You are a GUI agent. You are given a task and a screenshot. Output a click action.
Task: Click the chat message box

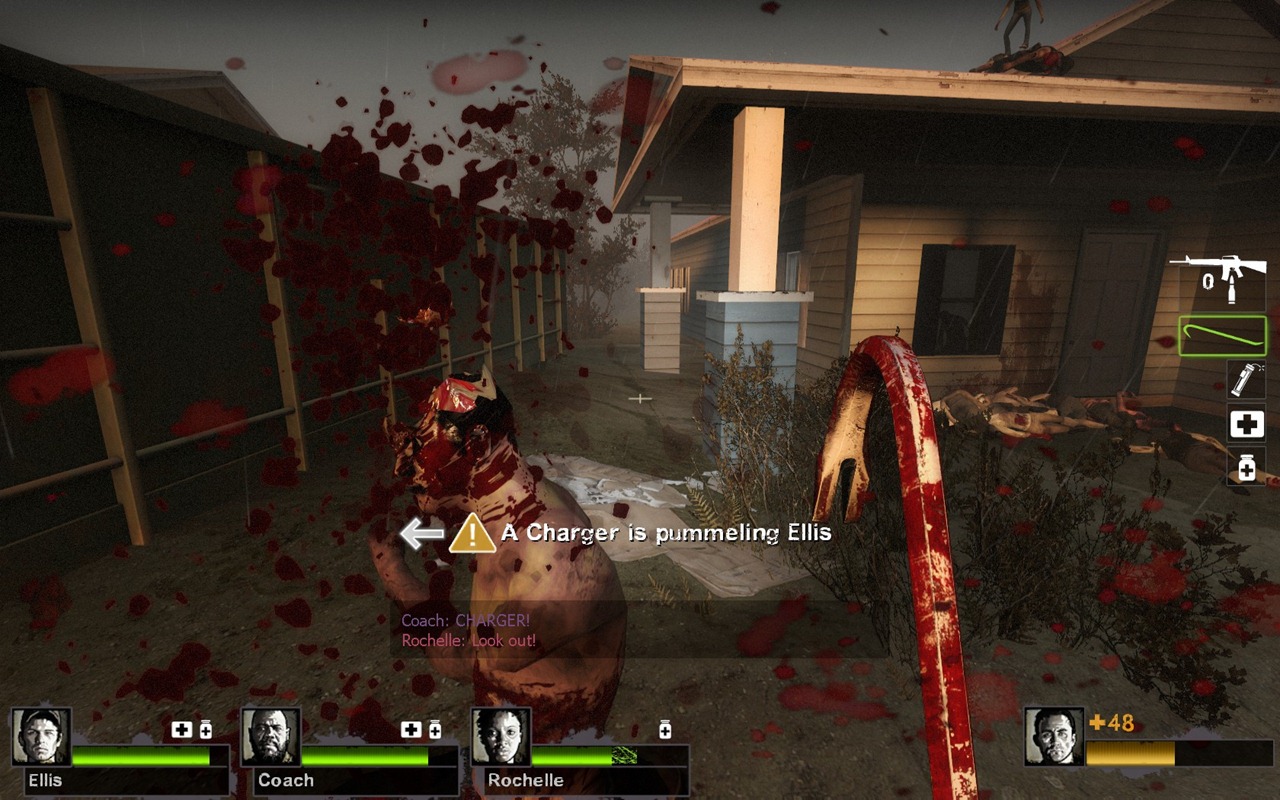[x=638, y=630]
